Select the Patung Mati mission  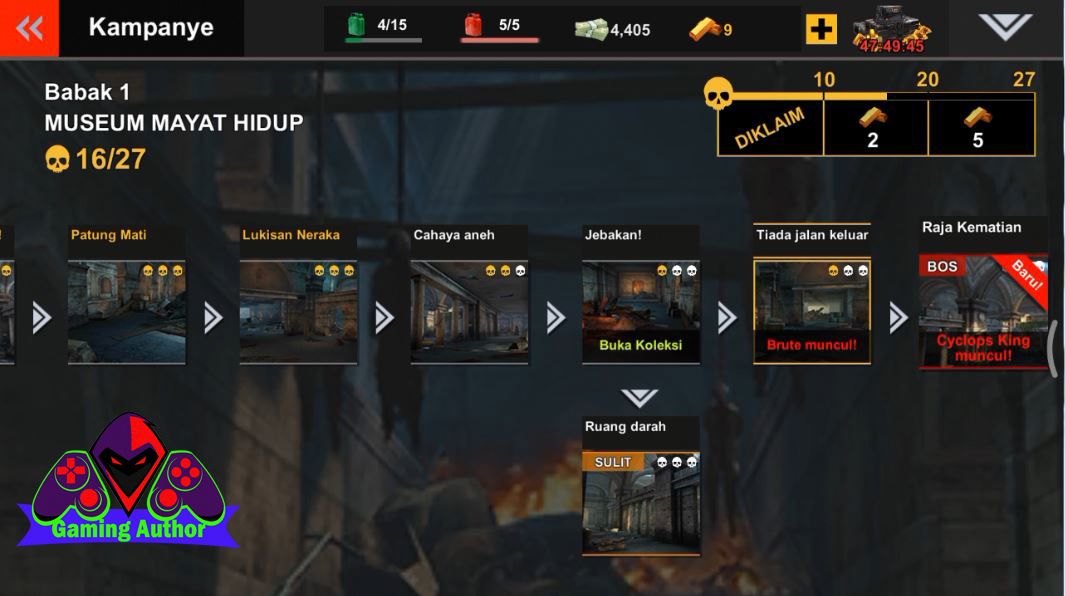pyautogui.click(x=126, y=311)
